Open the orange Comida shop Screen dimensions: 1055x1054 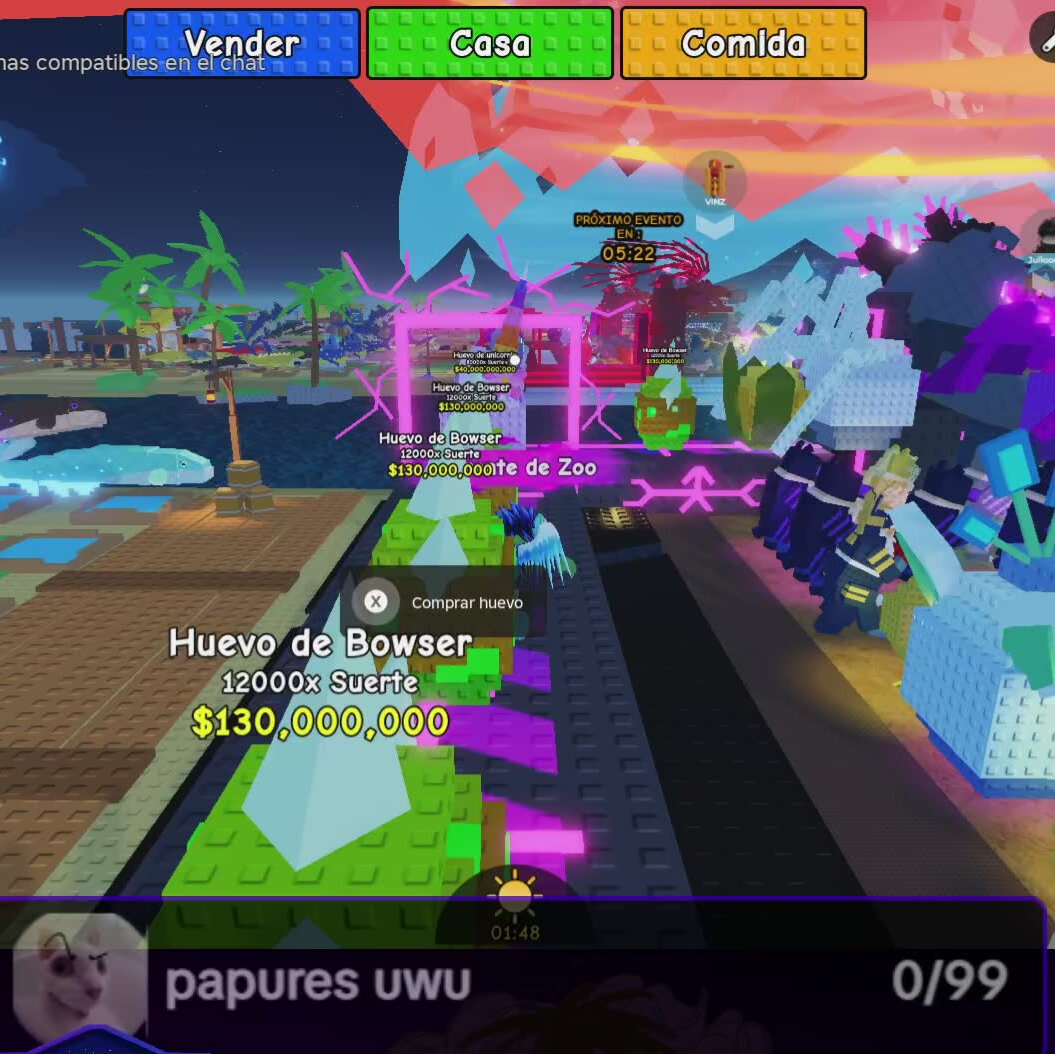[743, 44]
